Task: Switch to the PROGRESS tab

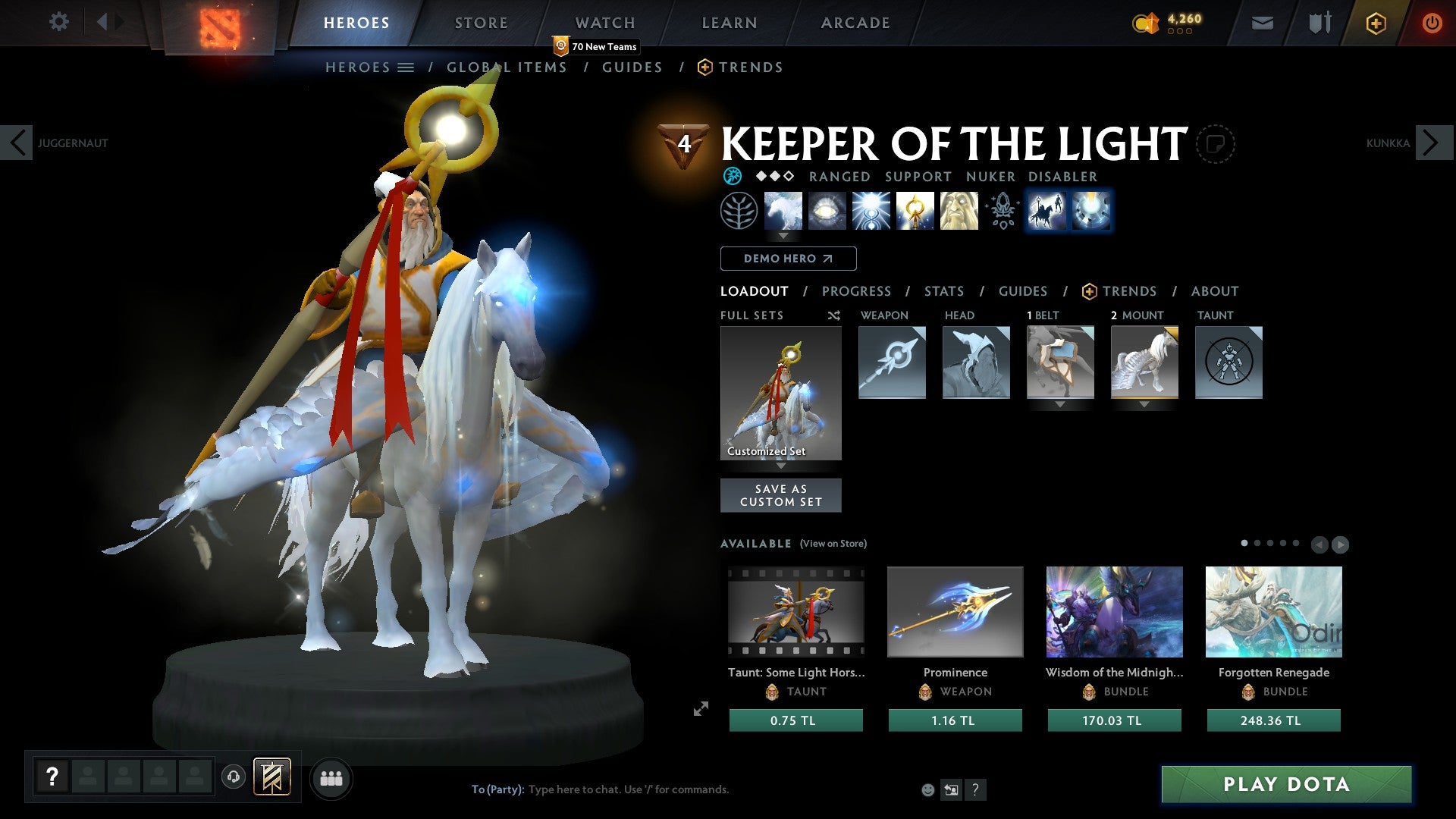Action: [857, 291]
